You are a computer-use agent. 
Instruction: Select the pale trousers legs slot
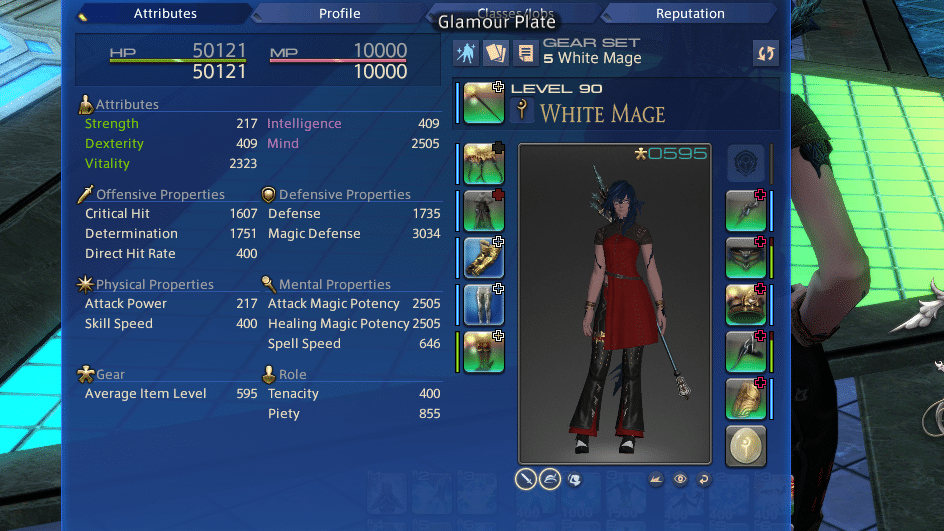[x=483, y=304]
